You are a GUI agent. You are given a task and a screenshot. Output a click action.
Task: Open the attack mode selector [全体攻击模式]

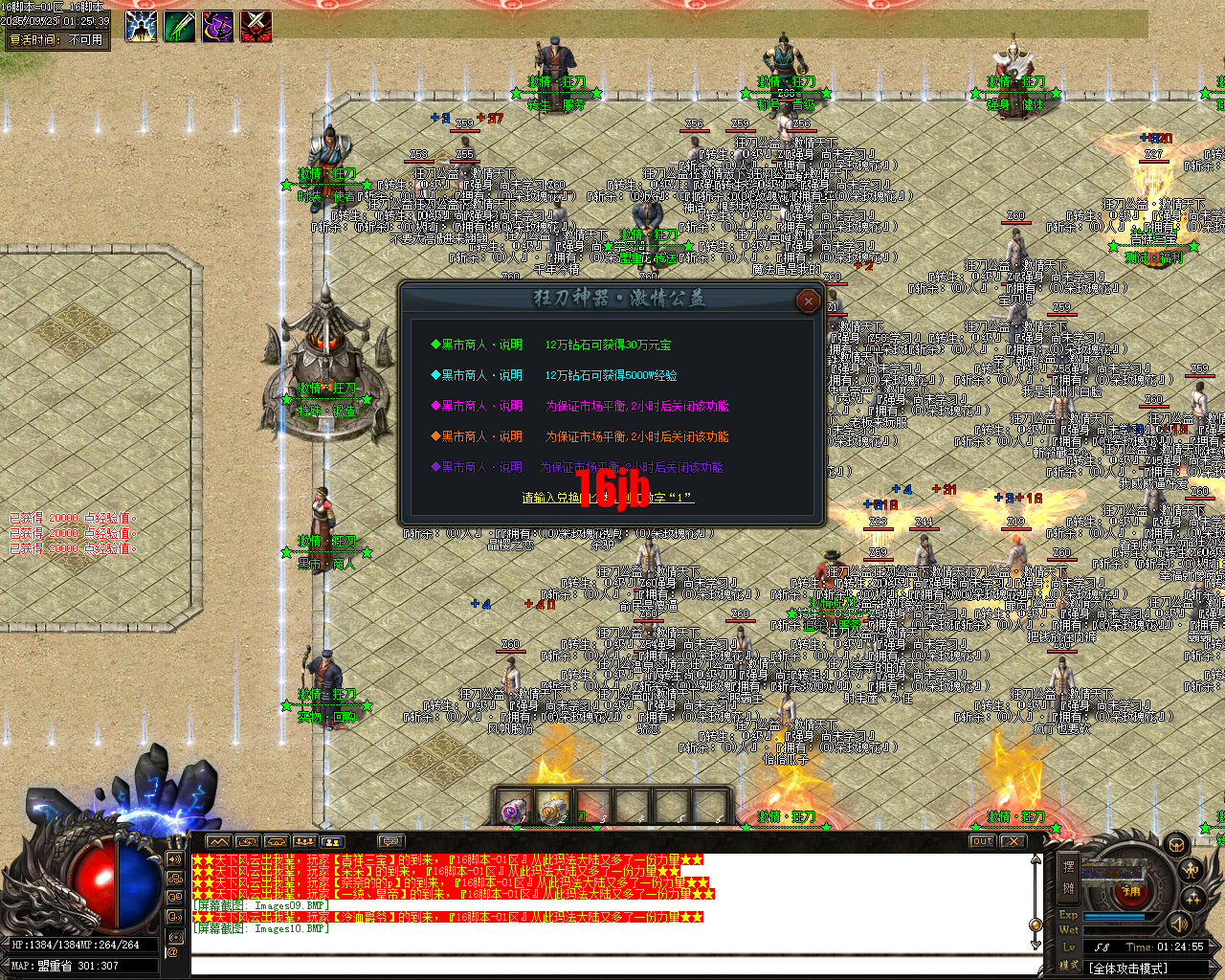[x=1129, y=969]
